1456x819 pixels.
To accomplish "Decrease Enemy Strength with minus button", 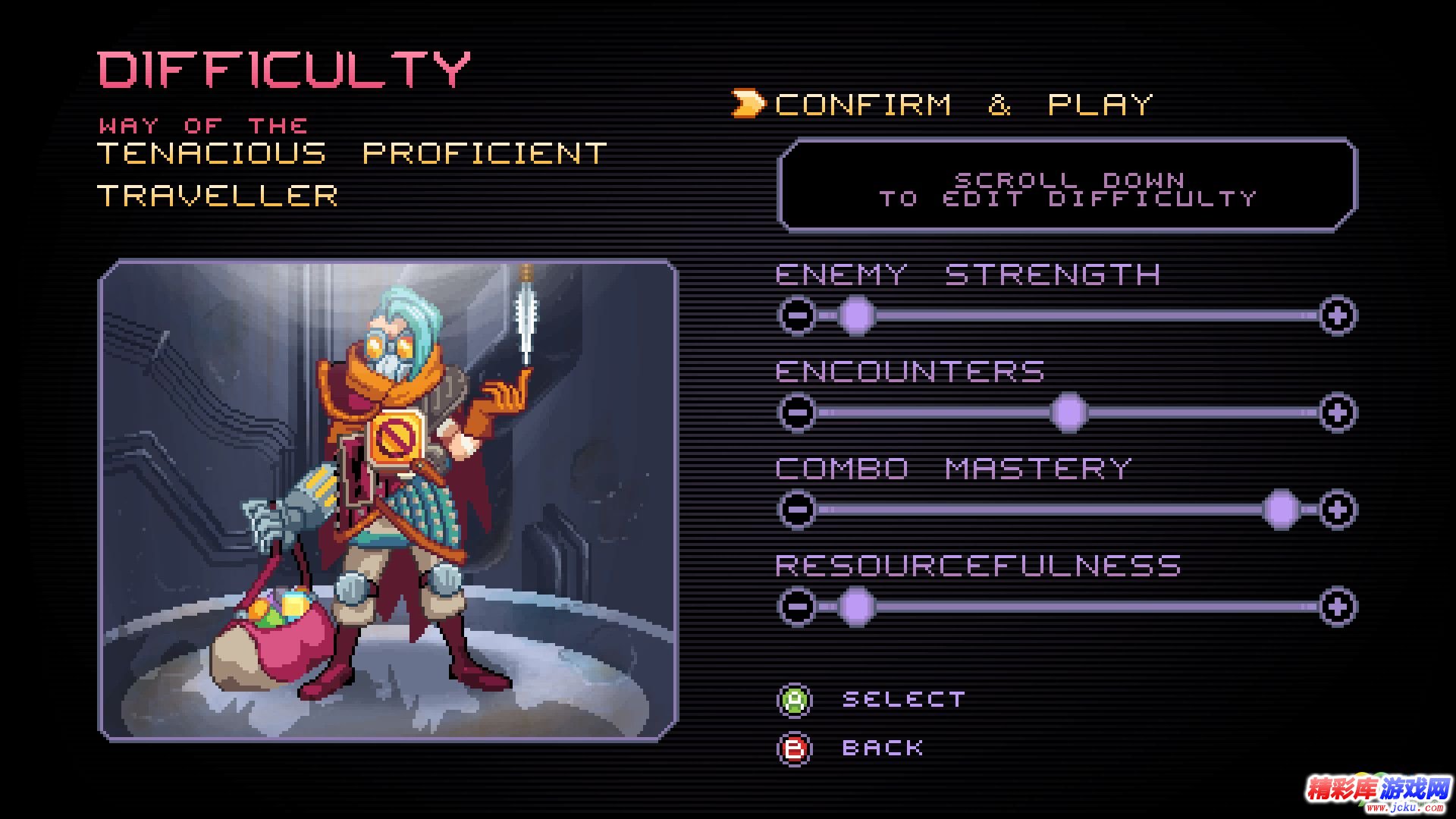I will [797, 315].
